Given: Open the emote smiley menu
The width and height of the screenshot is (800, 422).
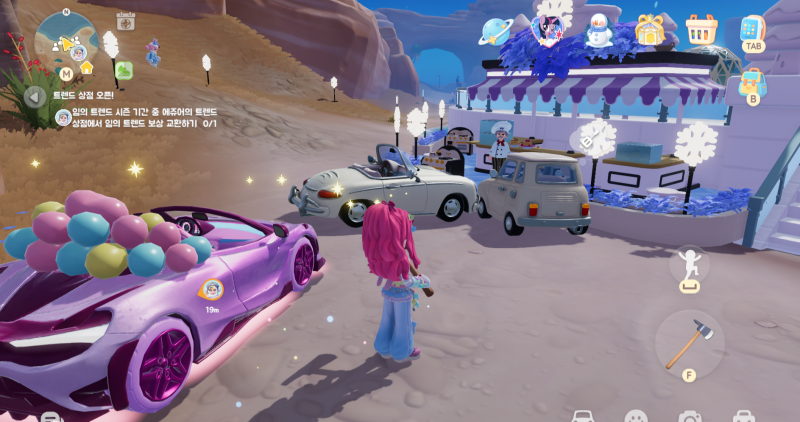Looking at the screenshot, I should [x=636, y=415].
